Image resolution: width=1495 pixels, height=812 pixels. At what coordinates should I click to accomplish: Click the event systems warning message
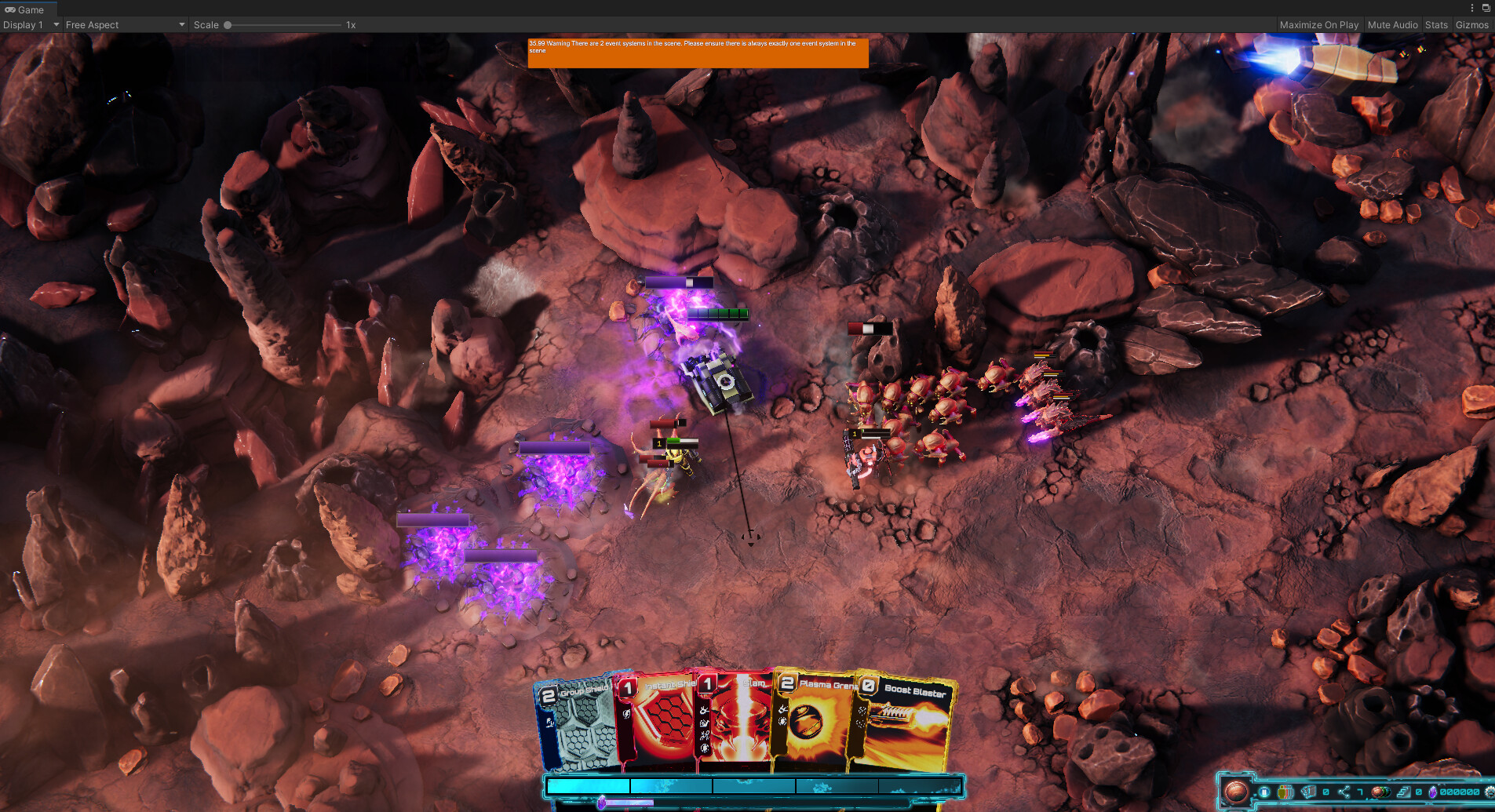click(698, 52)
